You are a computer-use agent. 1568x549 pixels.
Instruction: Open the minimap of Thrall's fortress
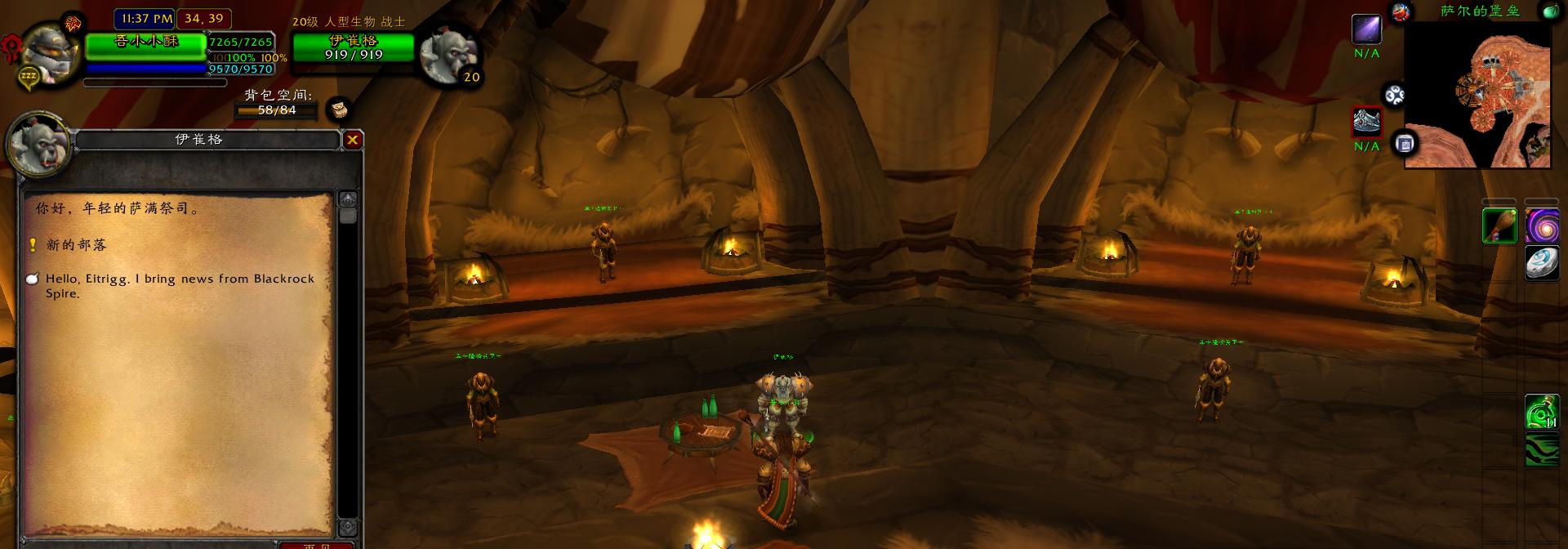tap(1478, 94)
